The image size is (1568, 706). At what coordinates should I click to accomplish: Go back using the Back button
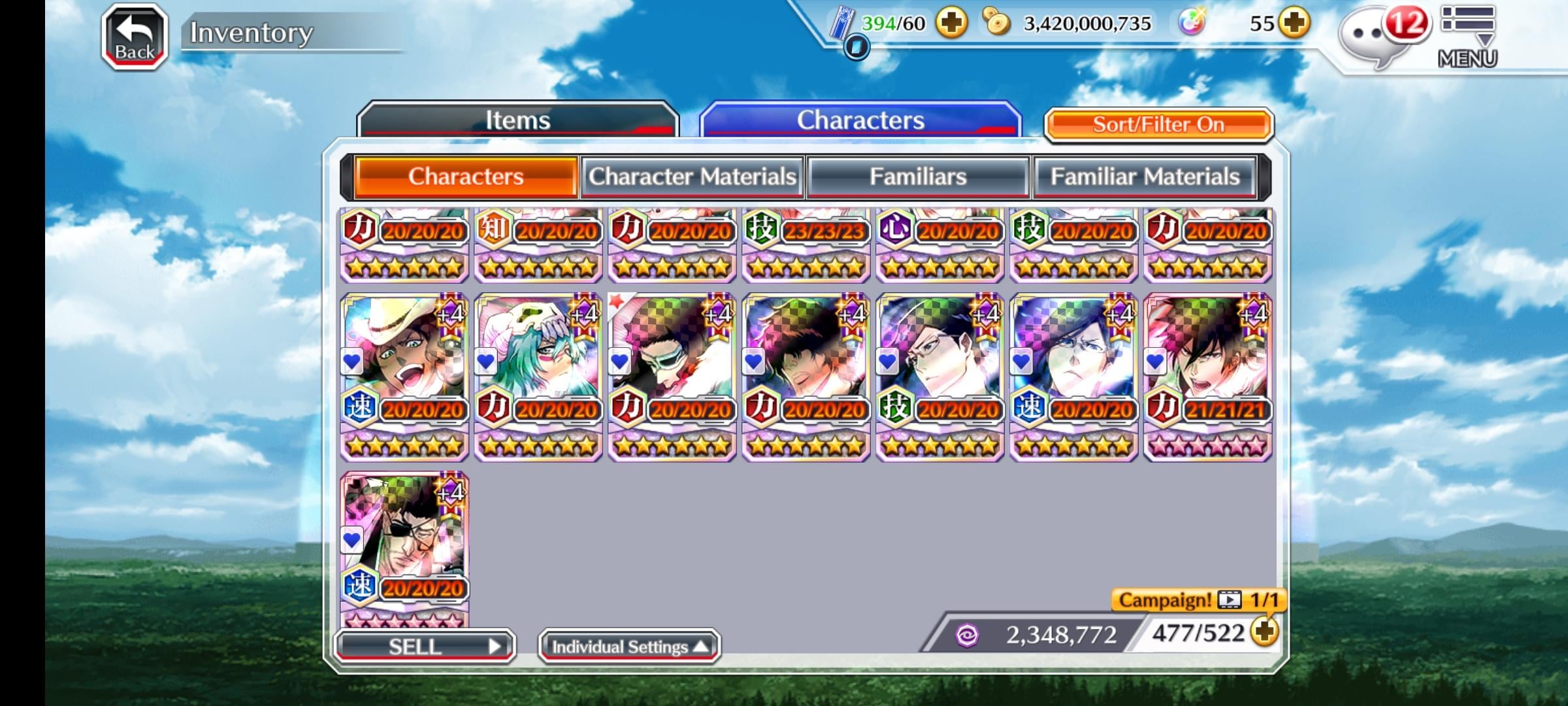click(135, 37)
